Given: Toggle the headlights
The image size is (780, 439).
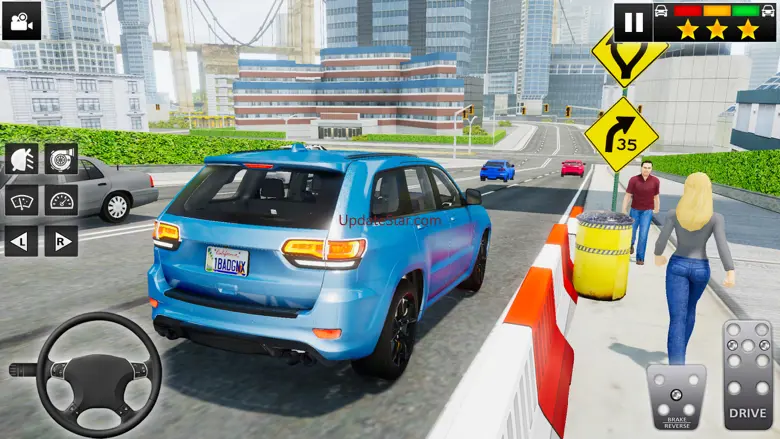Looking at the screenshot, I should [x=22, y=159].
